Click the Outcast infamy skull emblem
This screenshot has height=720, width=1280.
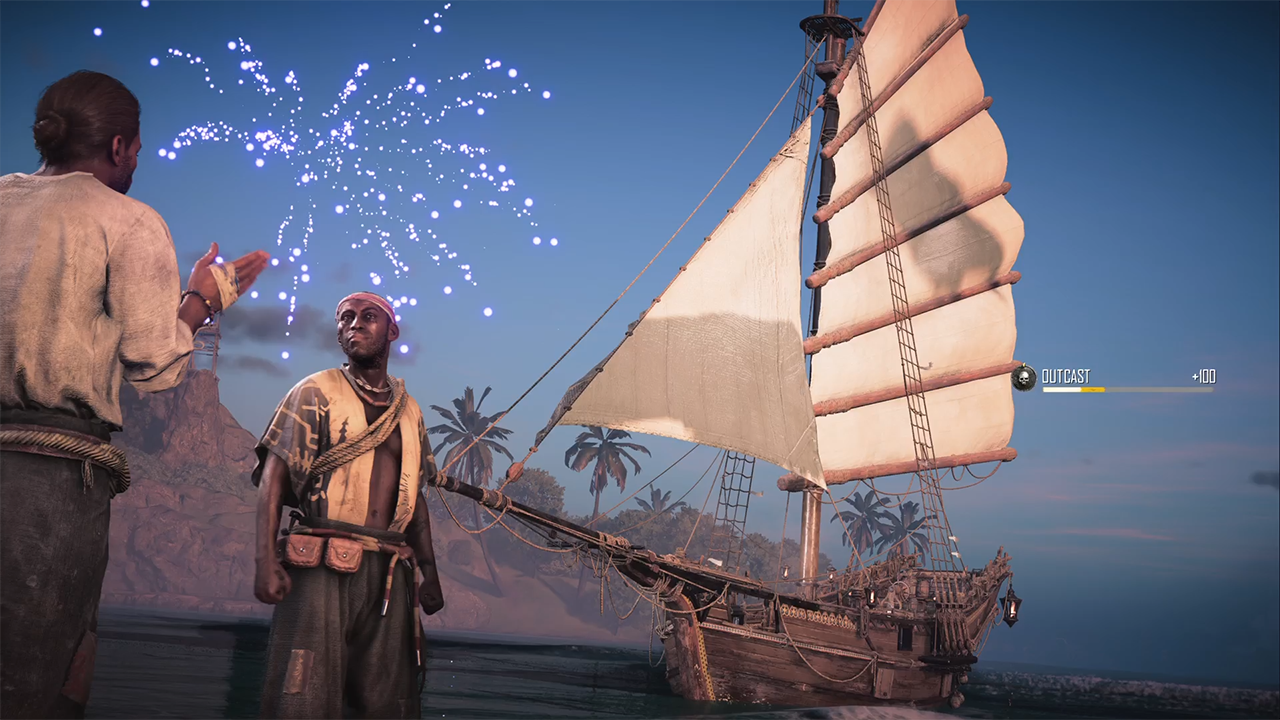tap(1023, 377)
